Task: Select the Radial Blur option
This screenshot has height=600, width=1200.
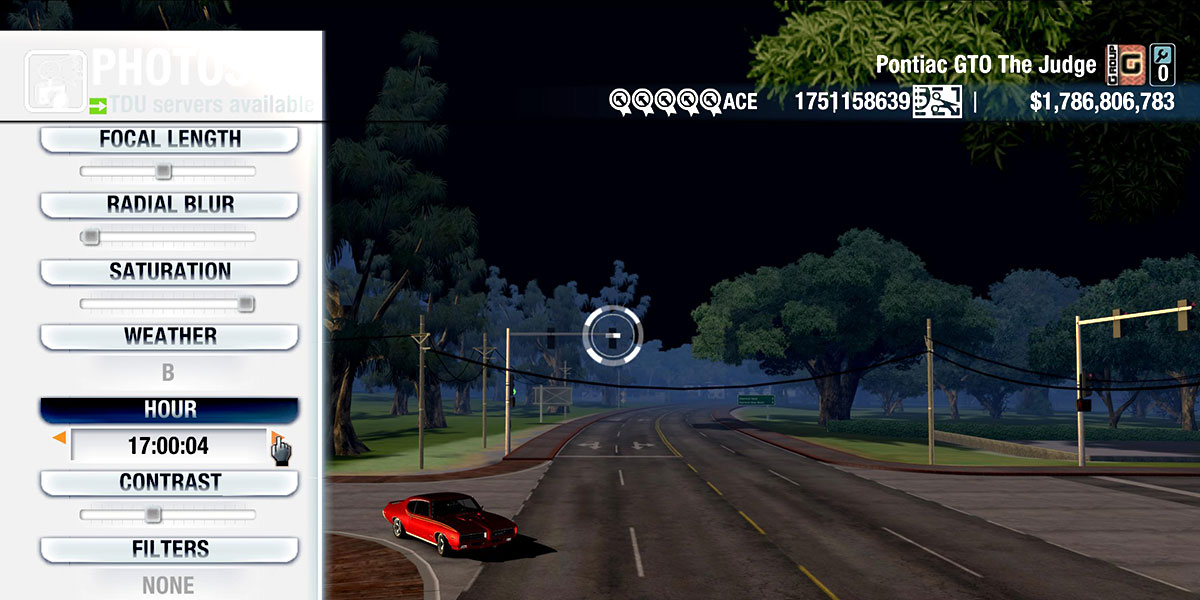Action: tap(169, 205)
